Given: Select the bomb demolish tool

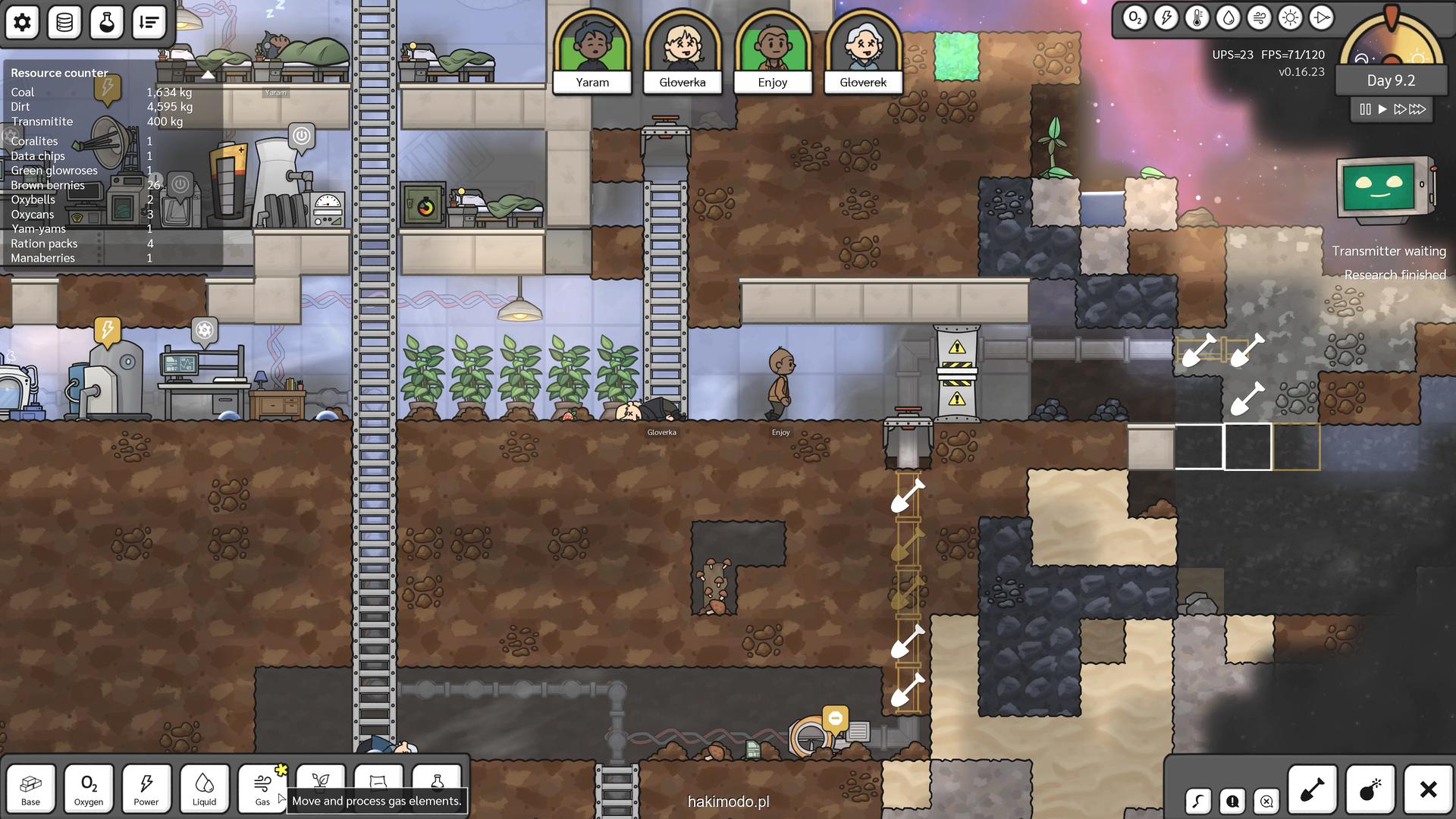Looking at the screenshot, I should [x=1370, y=789].
